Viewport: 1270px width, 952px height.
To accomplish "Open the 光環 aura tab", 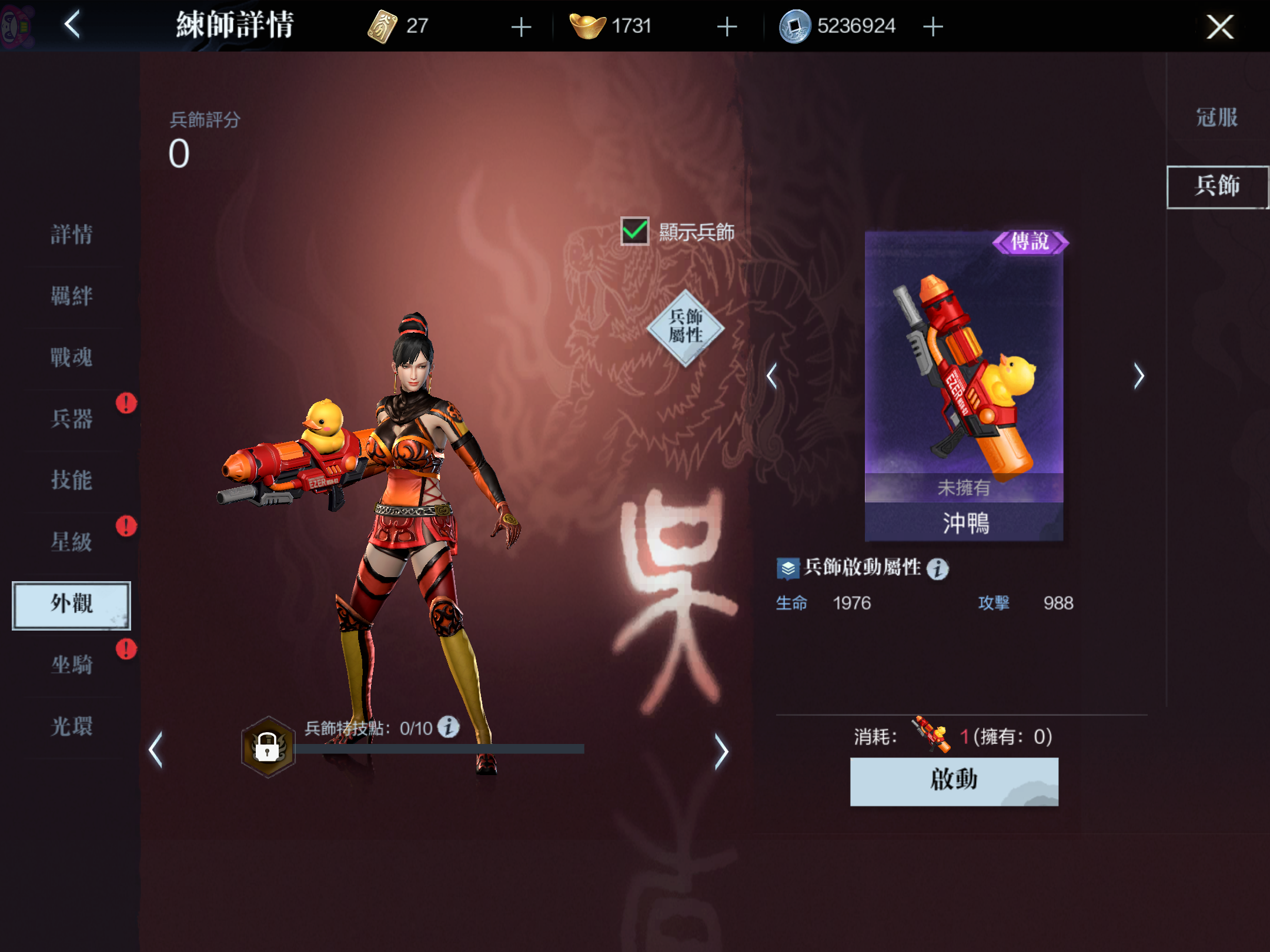I will click(71, 726).
